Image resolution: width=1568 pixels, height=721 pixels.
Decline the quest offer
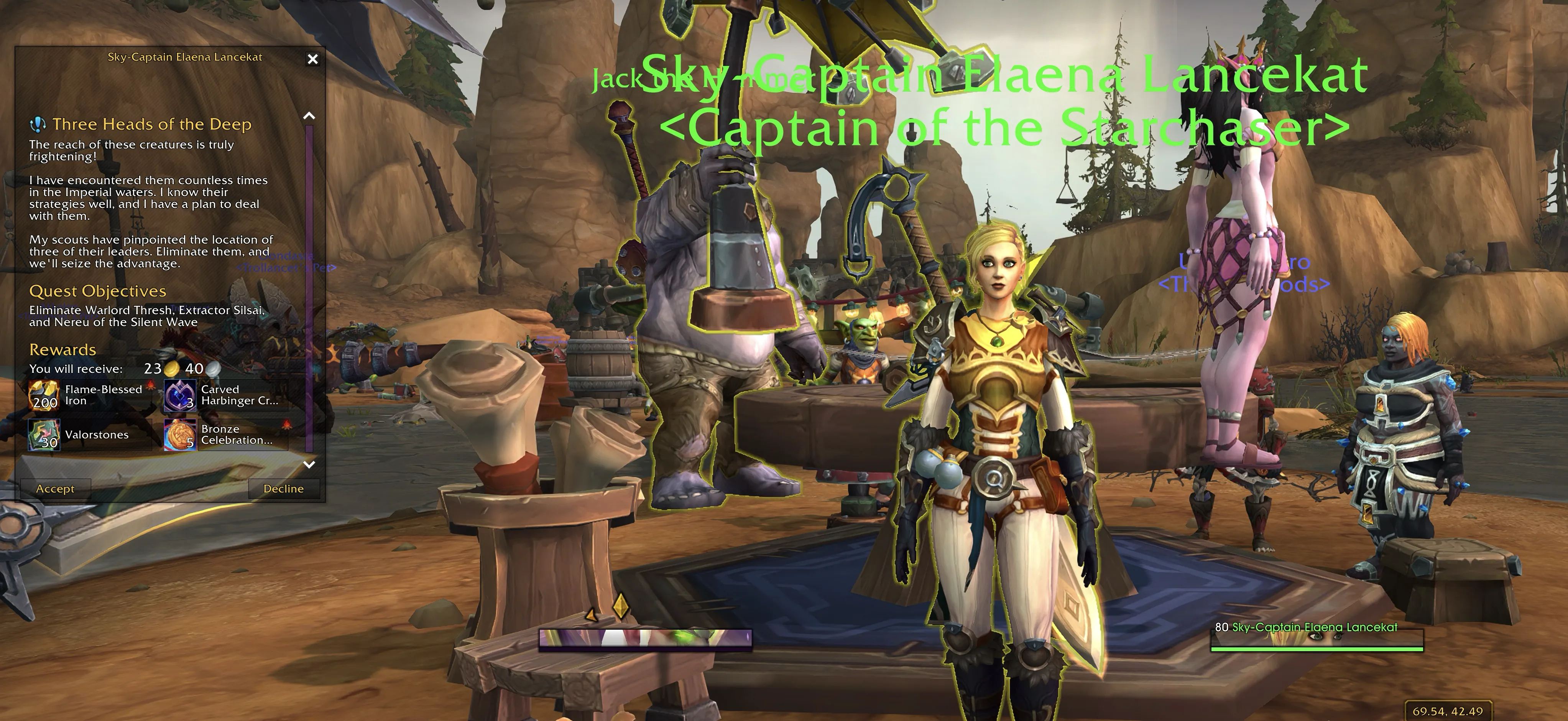(284, 488)
